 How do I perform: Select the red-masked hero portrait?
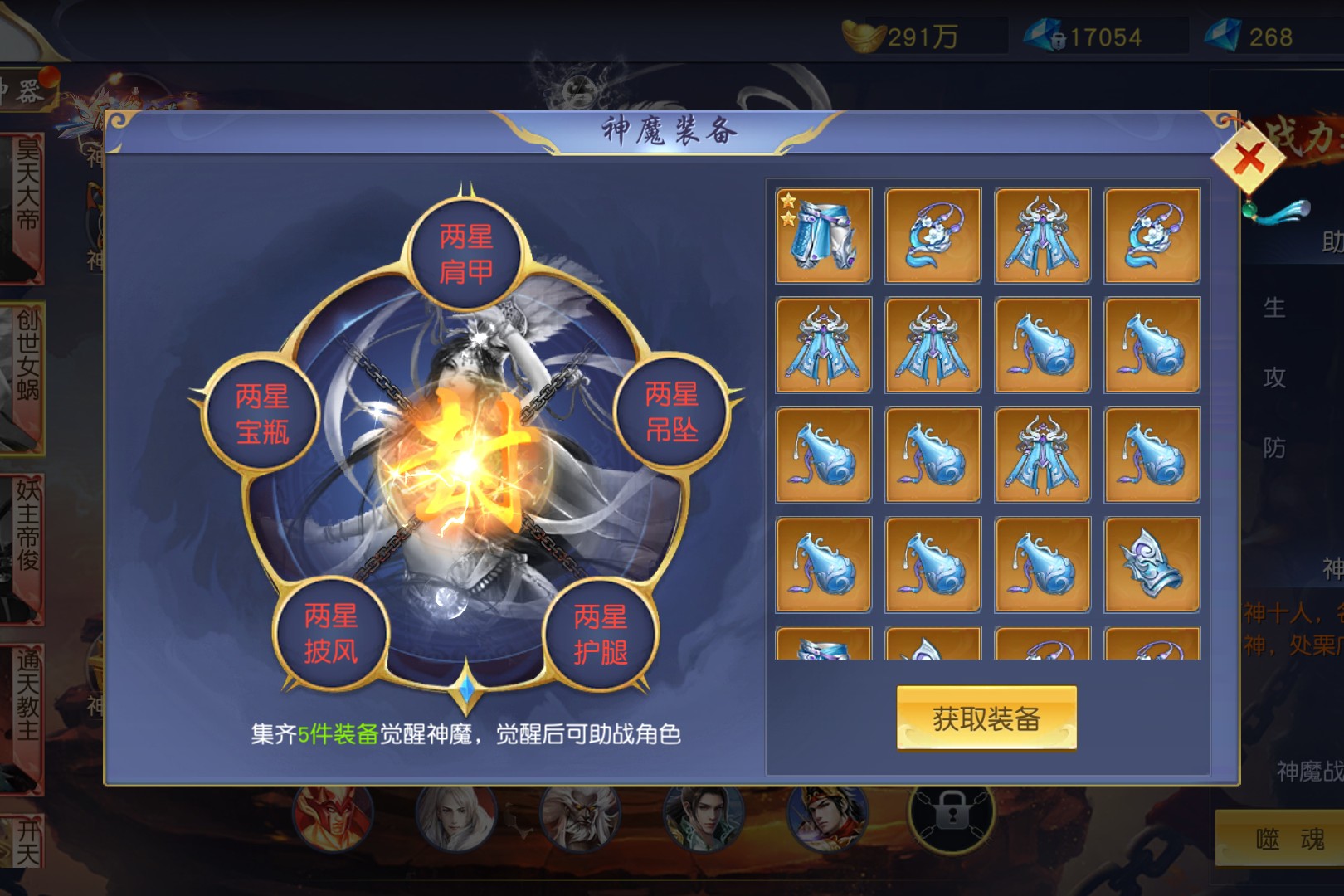[331, 817]
